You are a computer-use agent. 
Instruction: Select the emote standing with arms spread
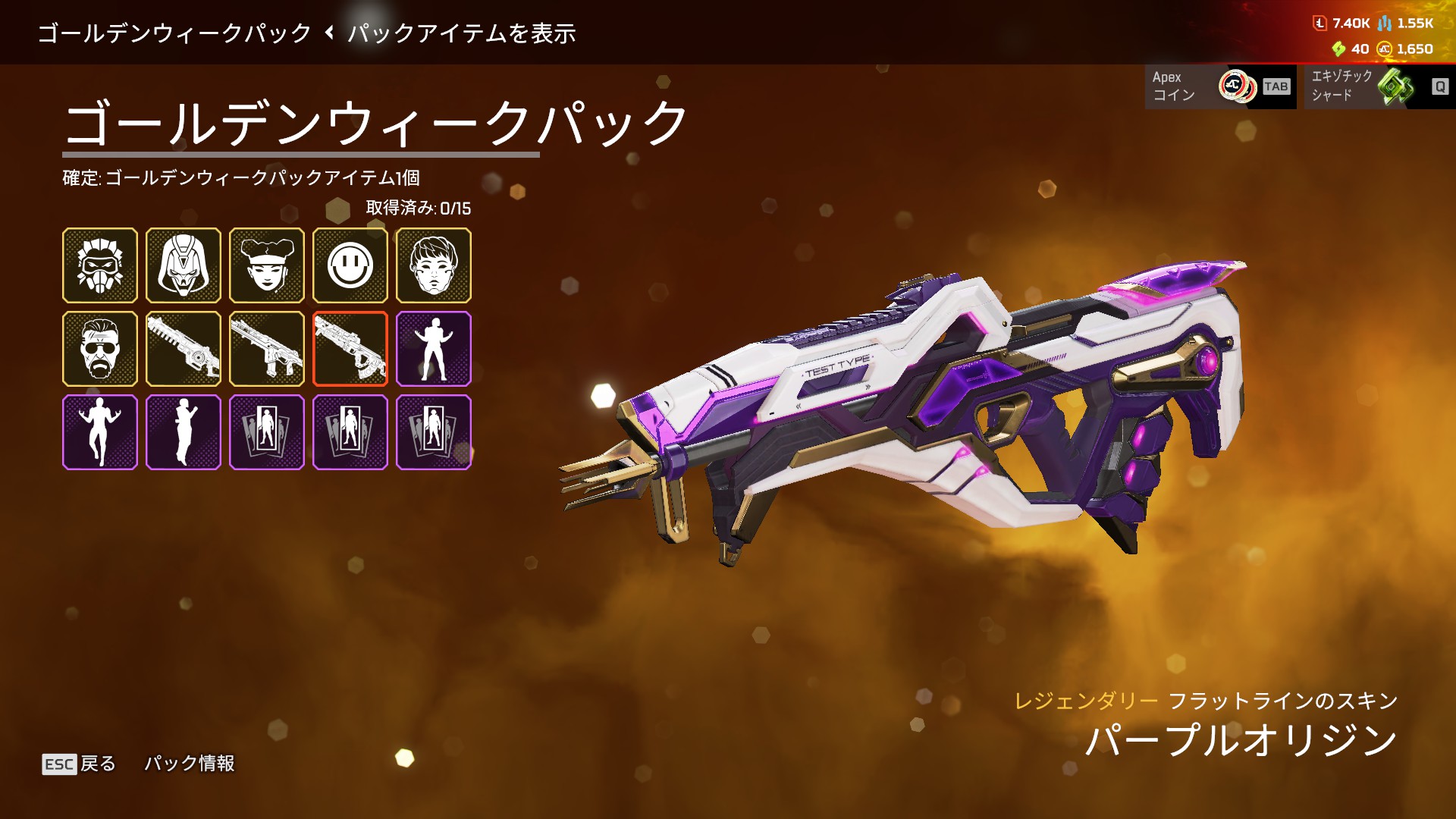[x=434, y=349]
